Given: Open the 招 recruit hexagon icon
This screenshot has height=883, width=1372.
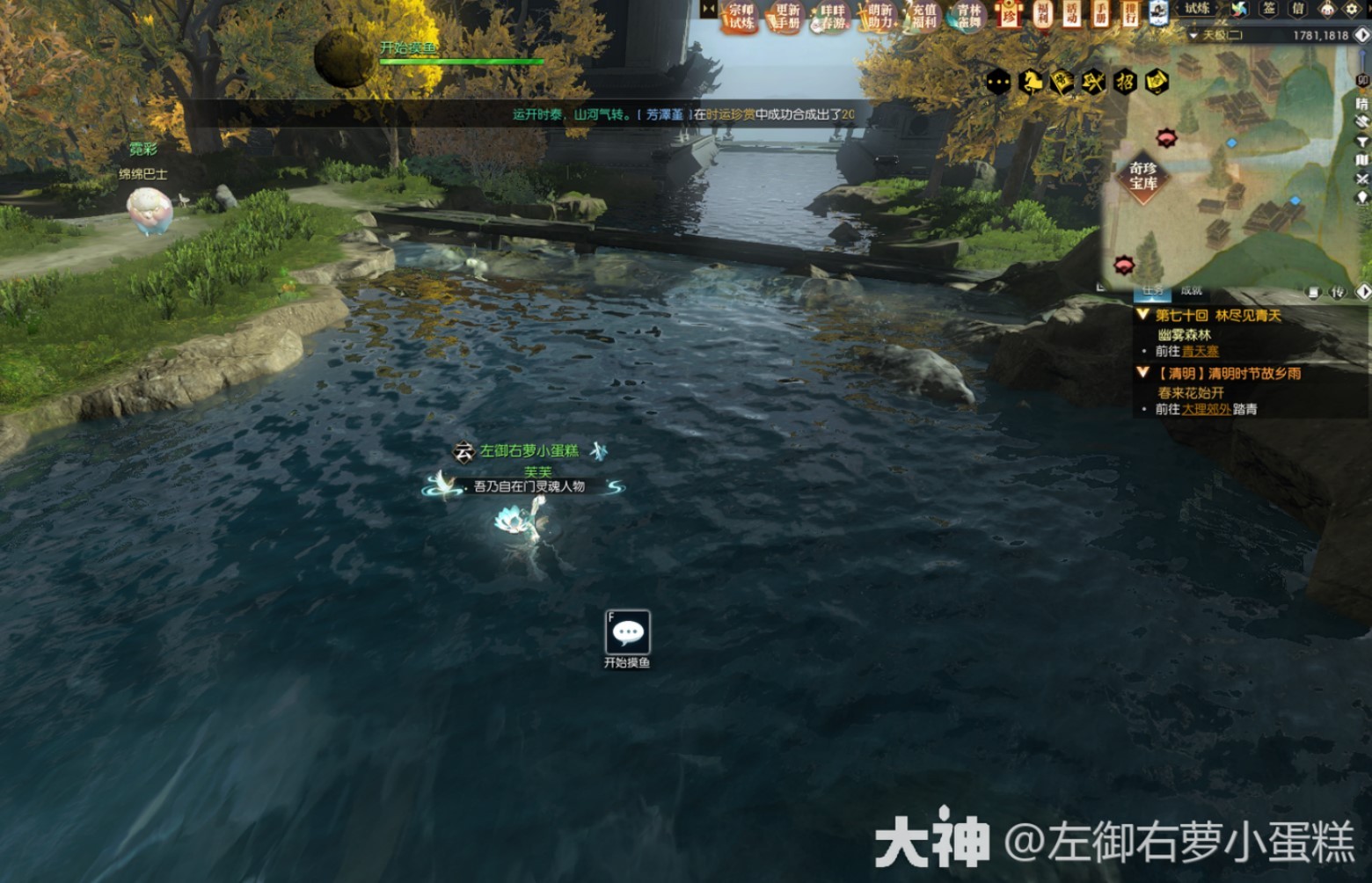Looking at the screenshot, I should point(1126,81).
